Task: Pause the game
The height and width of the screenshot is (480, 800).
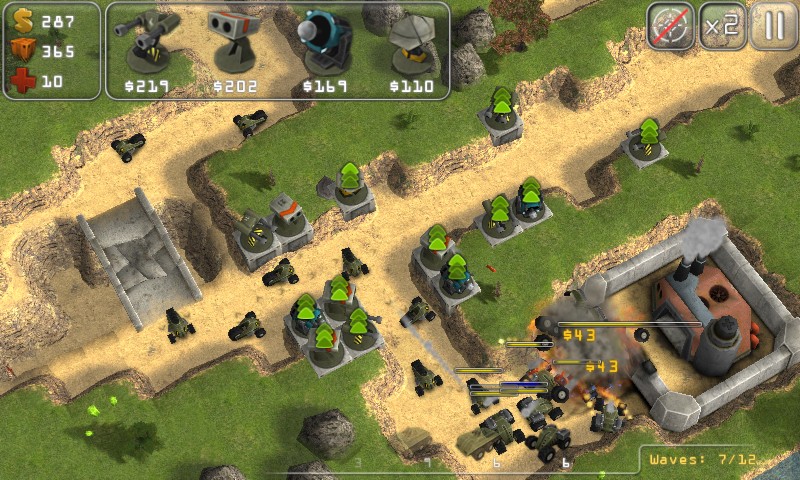Action: (x=772, y=26)
